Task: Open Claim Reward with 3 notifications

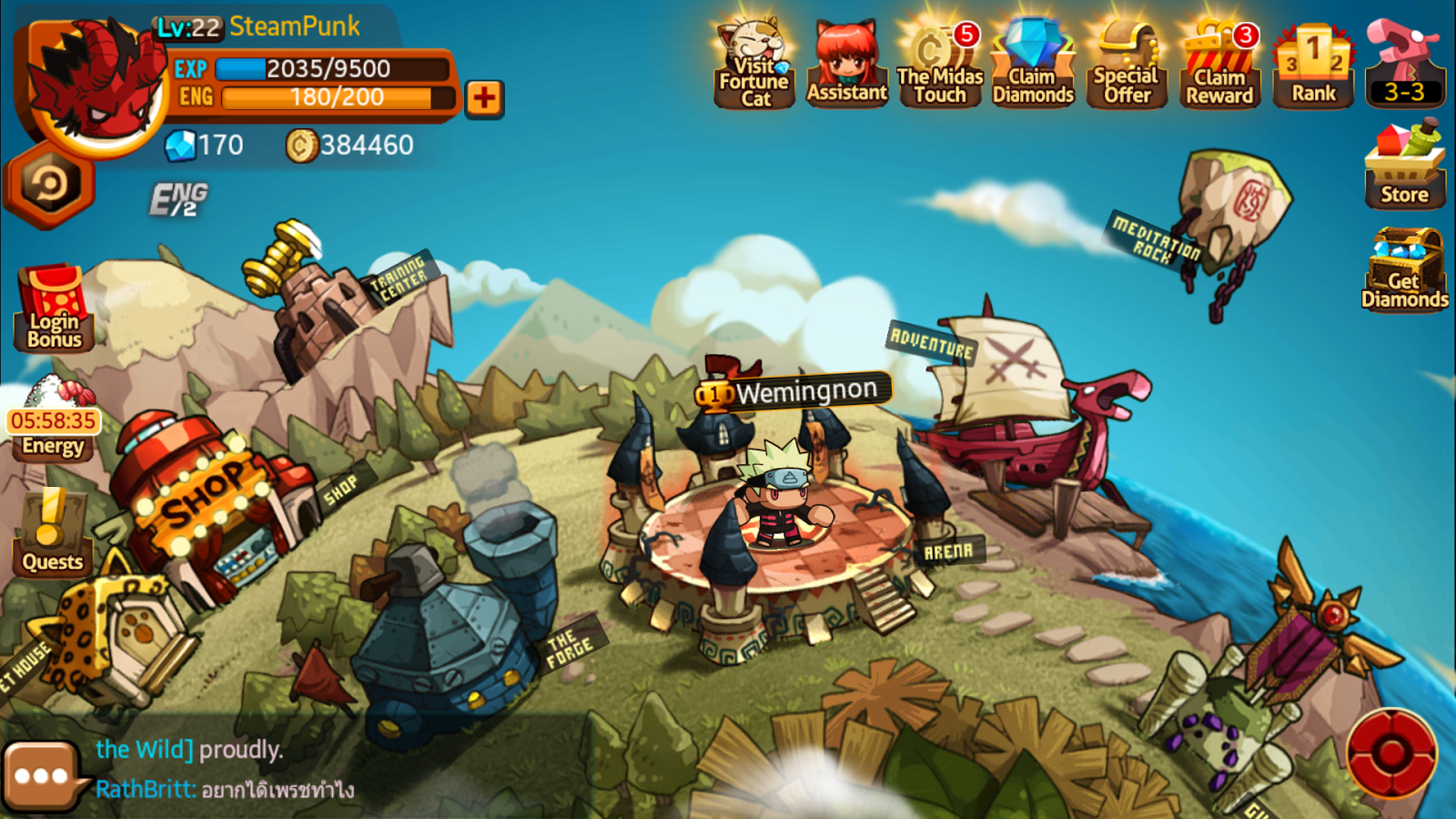Action: (1219, 59)
